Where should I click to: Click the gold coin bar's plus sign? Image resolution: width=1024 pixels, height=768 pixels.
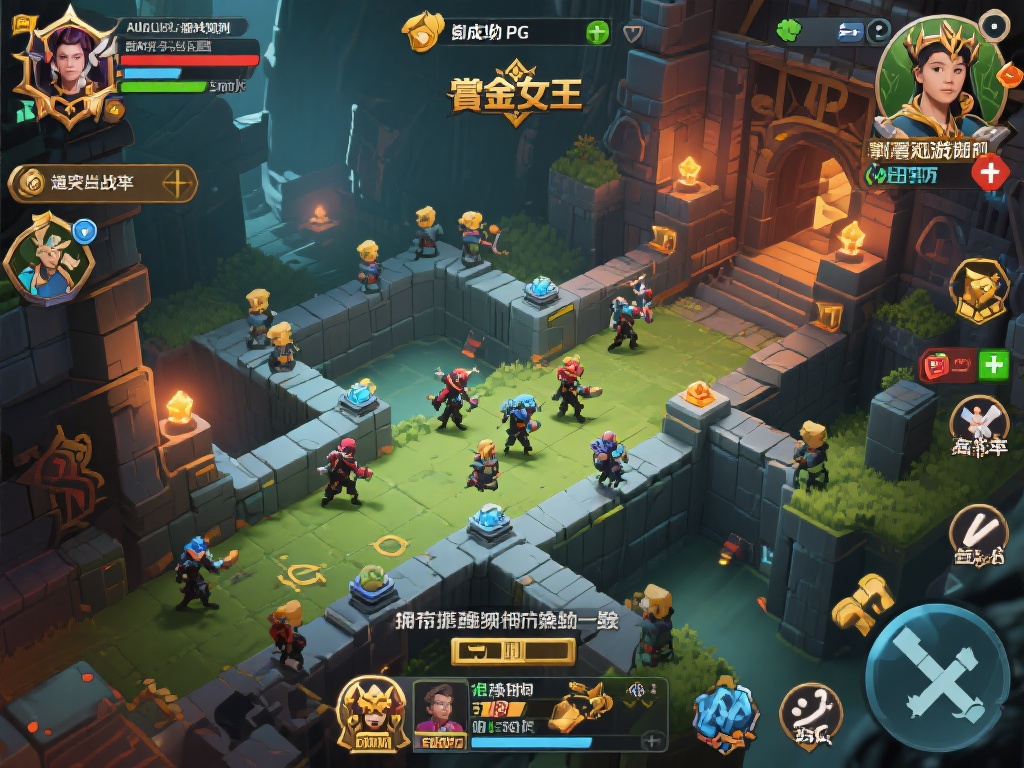[x=177, y=183]
